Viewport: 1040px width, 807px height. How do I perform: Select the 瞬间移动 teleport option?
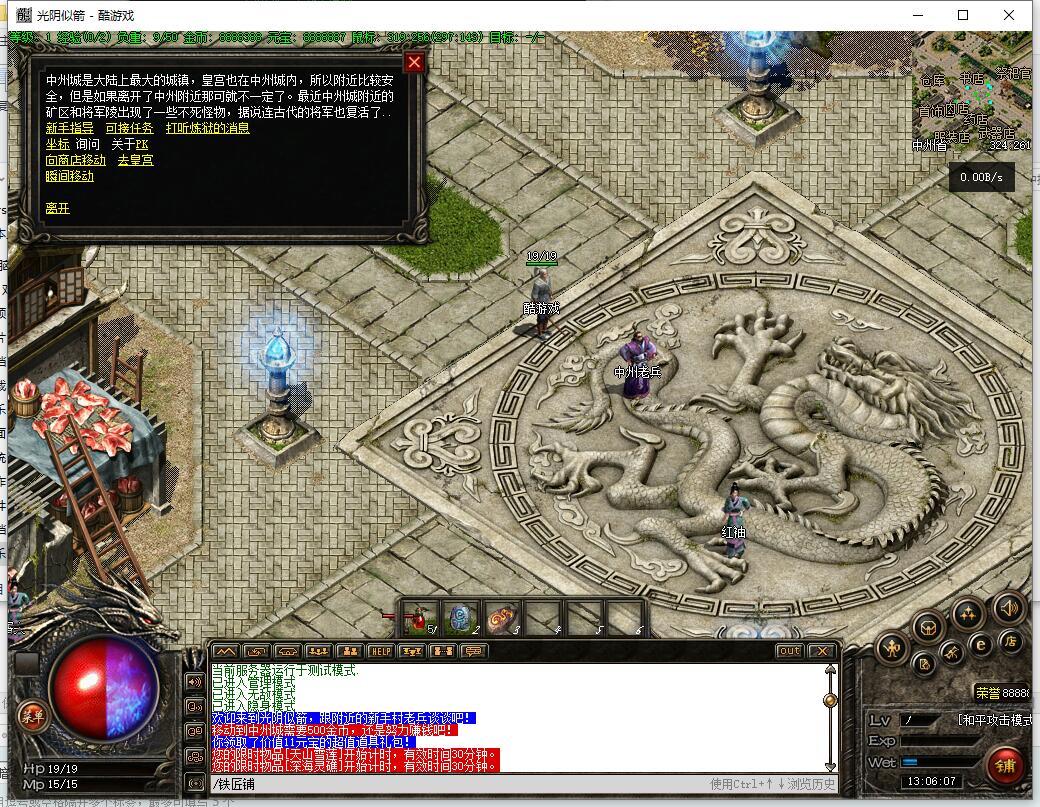pyautogui.click(x=70, y=176)
